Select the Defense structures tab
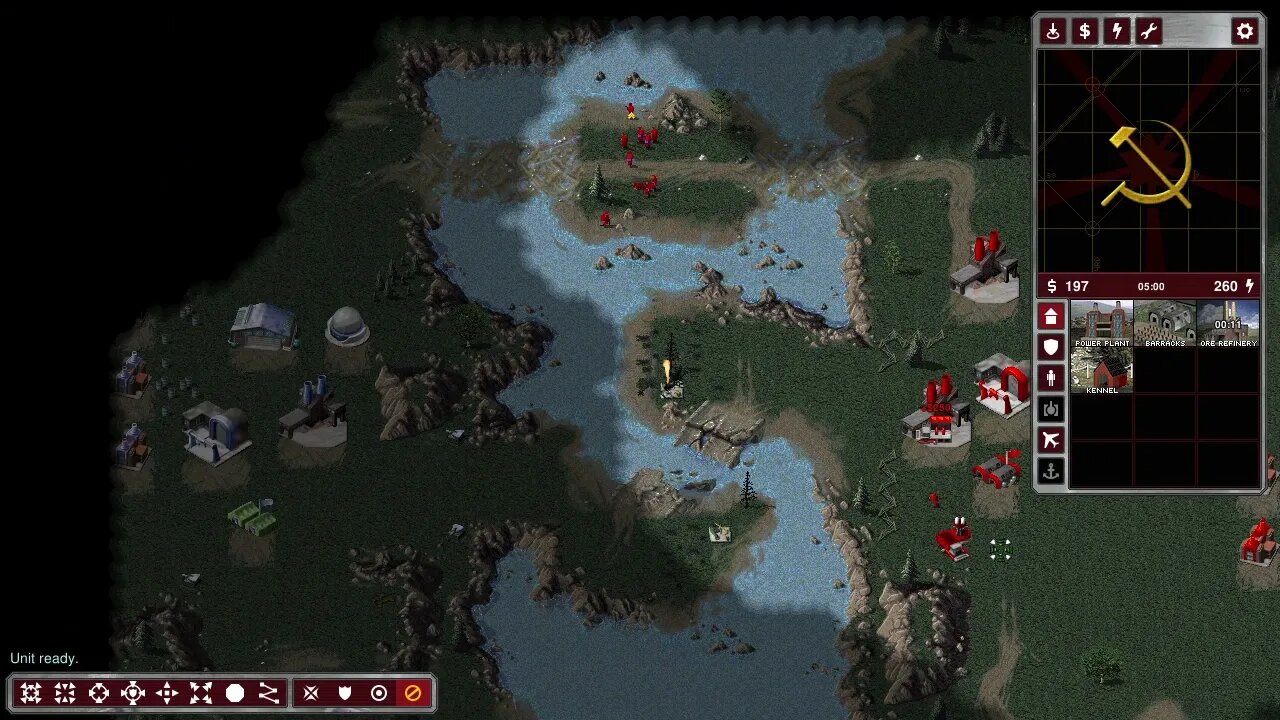Screen dimensions: 1280x720 point(1051,347)
